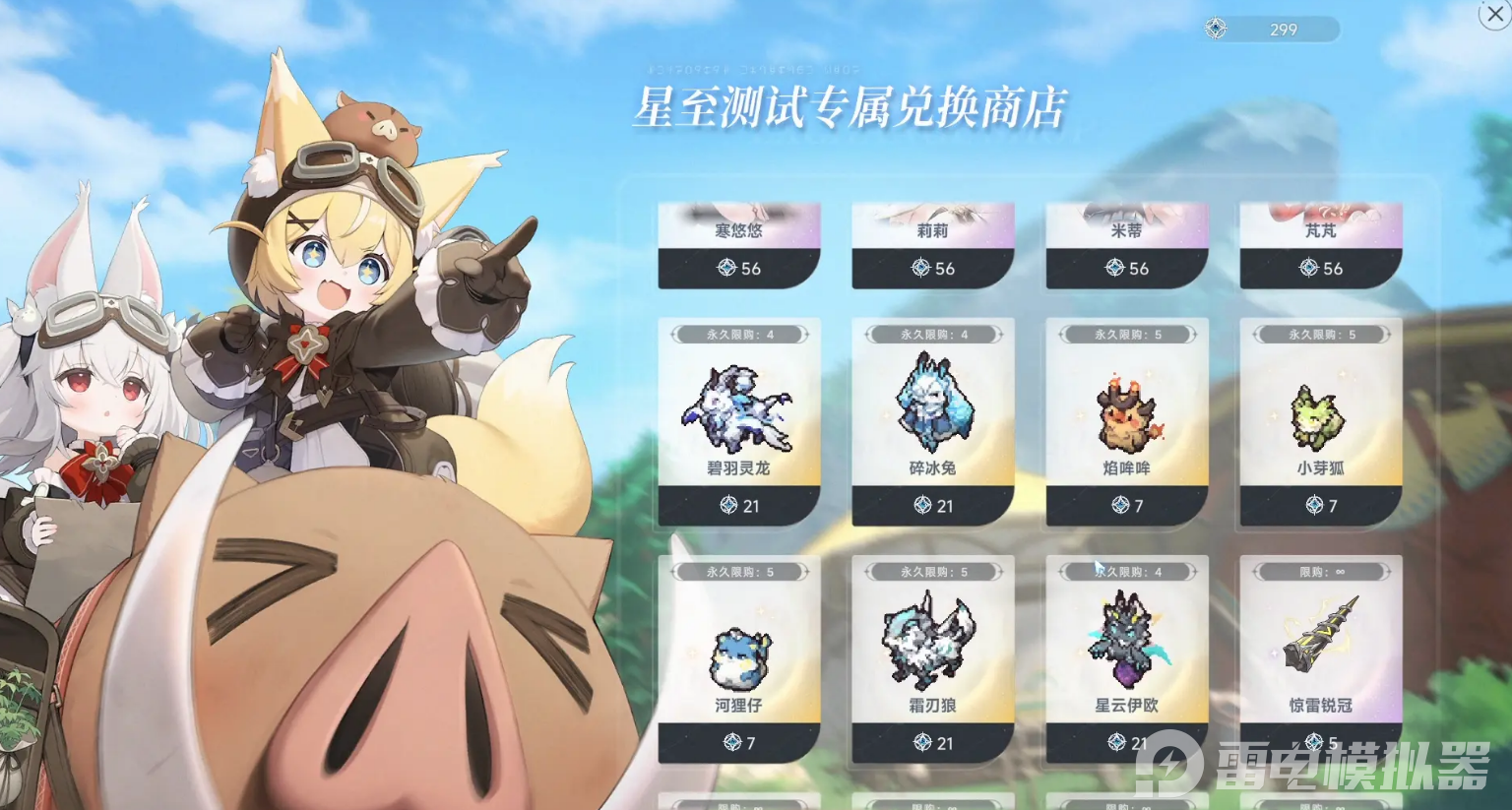Click the 永久限购: 4 label on 碧羽灵龙
The height and width of the screenshot is (810, 1512).
739,334
